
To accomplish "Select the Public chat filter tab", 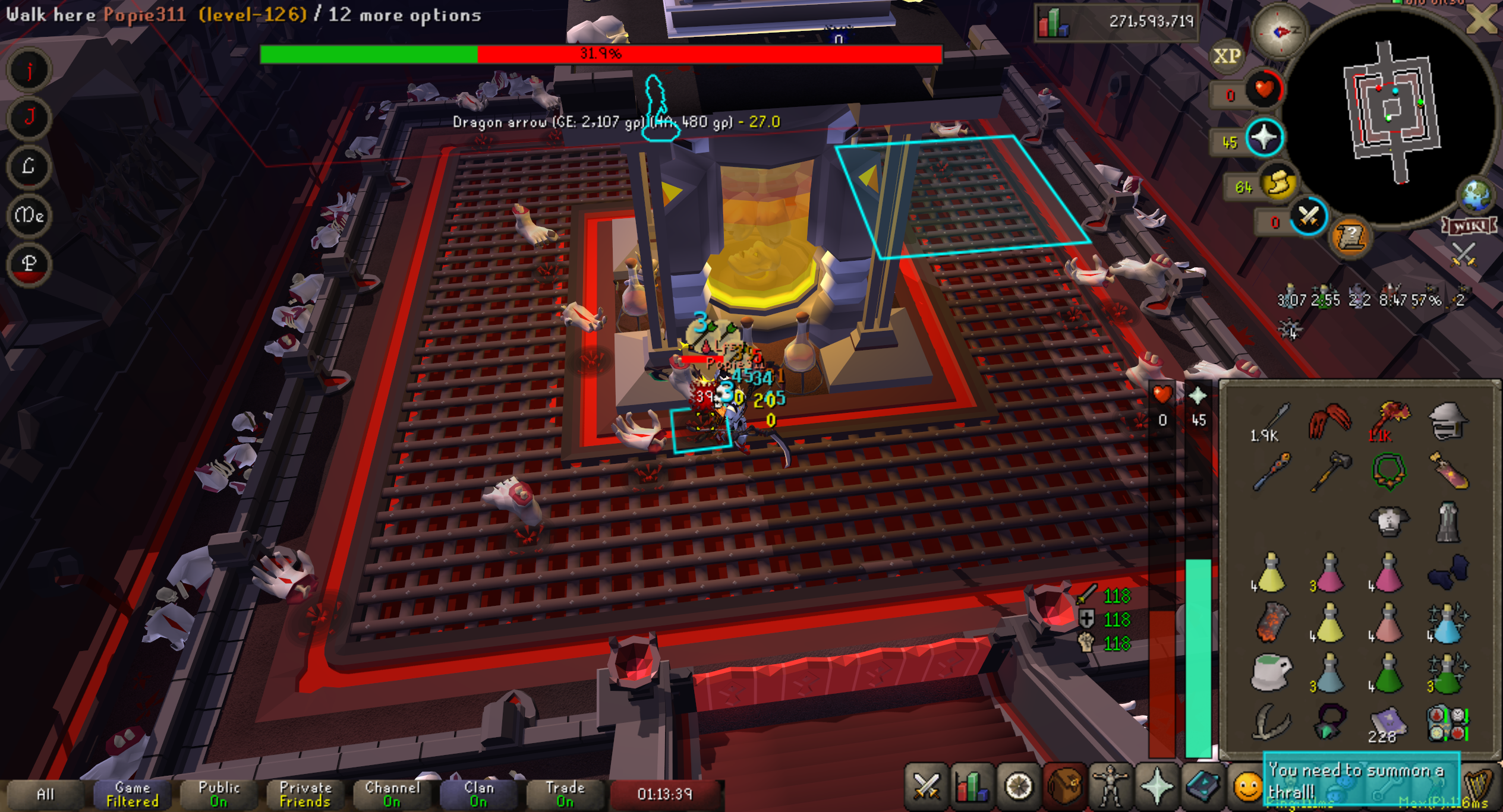I will coord(219,794).
